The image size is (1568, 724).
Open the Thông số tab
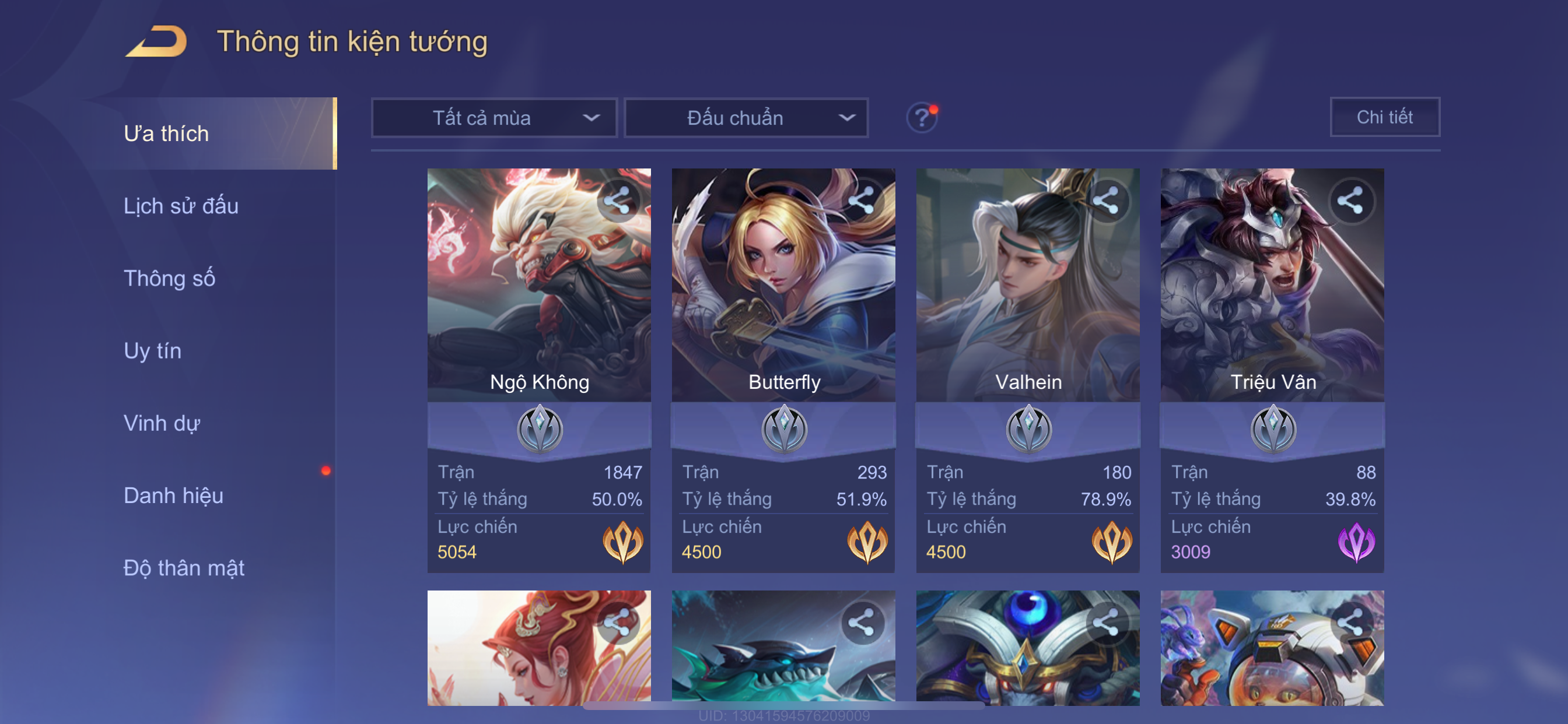(169, 279)
